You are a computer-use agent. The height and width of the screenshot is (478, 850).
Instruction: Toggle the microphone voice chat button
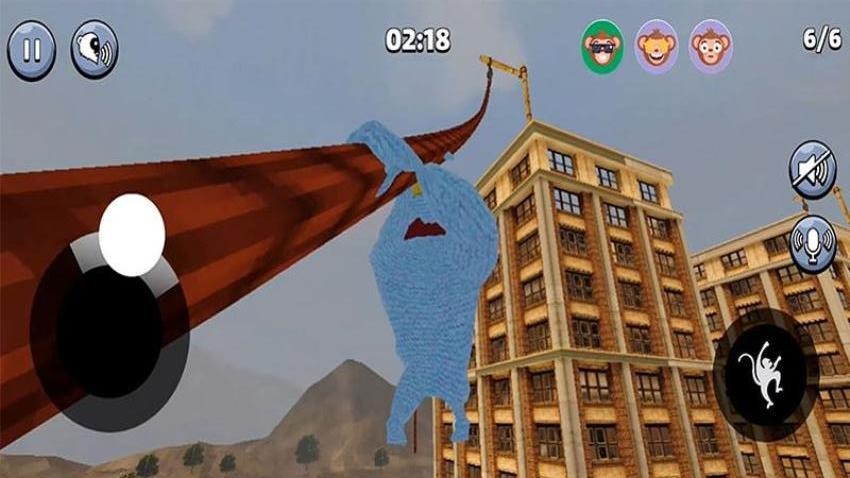coord(812,243)
